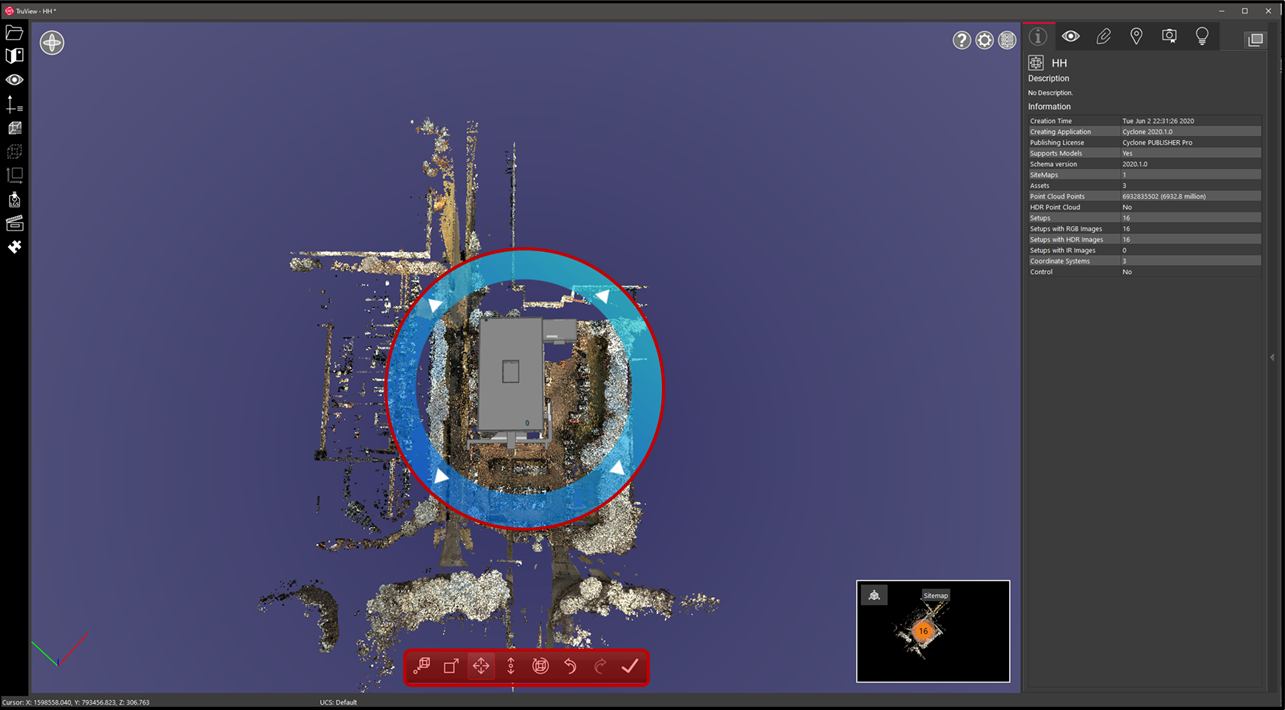This screenshot has width=1285, height=710.
Task: Switch to the paperclip attachments tab
Action: click(1103, 36)
